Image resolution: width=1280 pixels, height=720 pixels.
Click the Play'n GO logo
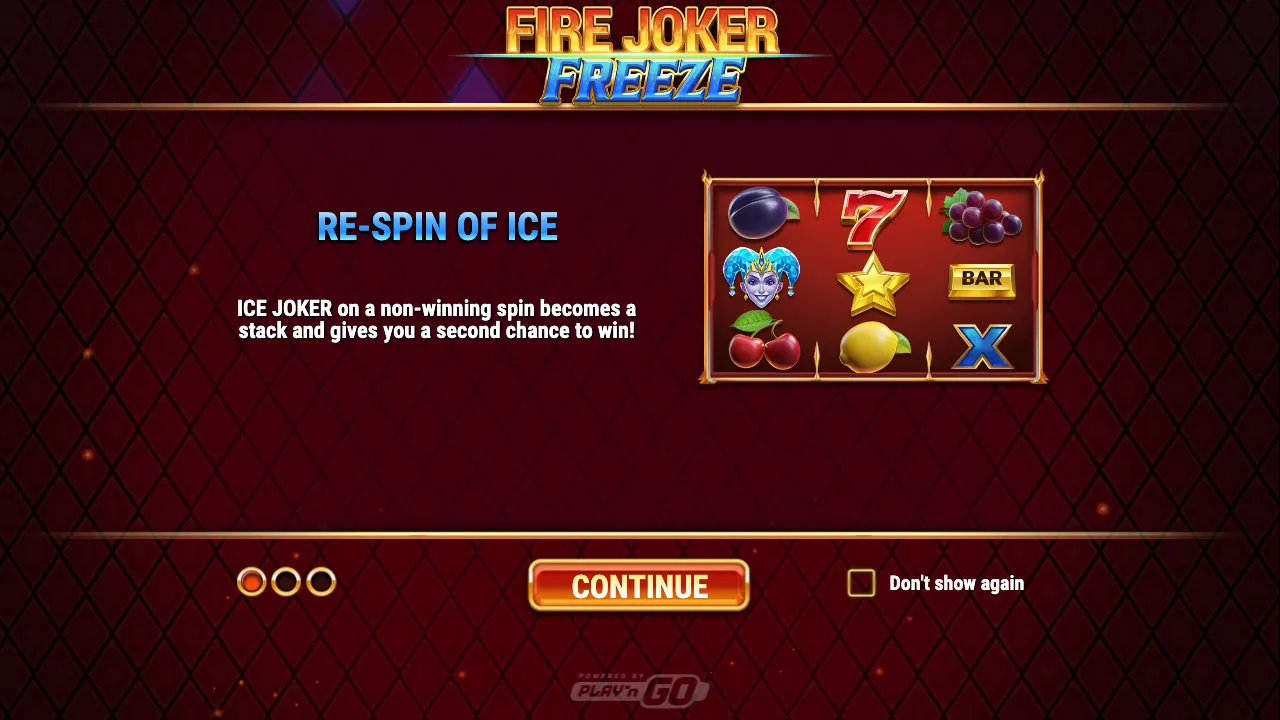point(640,684)
